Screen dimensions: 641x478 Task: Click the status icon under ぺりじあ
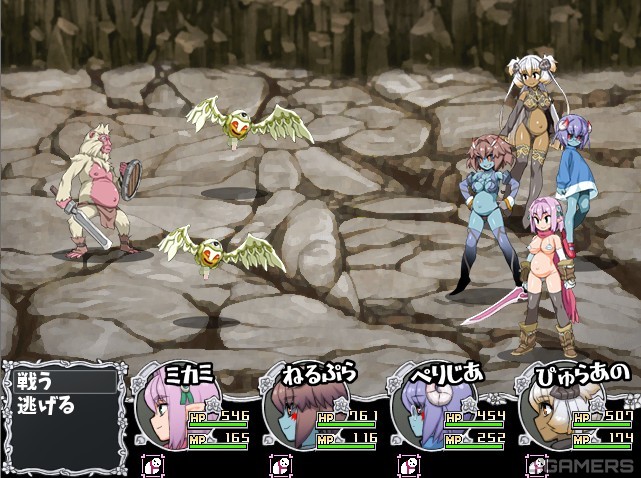pos(408,465)
